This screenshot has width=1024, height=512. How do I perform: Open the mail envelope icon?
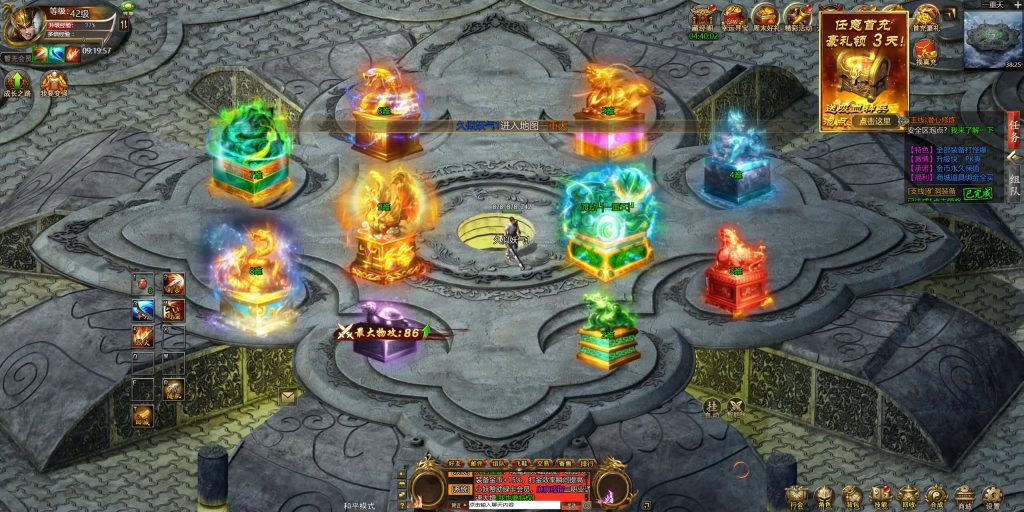pyautogui.click(x=288, y=396)
